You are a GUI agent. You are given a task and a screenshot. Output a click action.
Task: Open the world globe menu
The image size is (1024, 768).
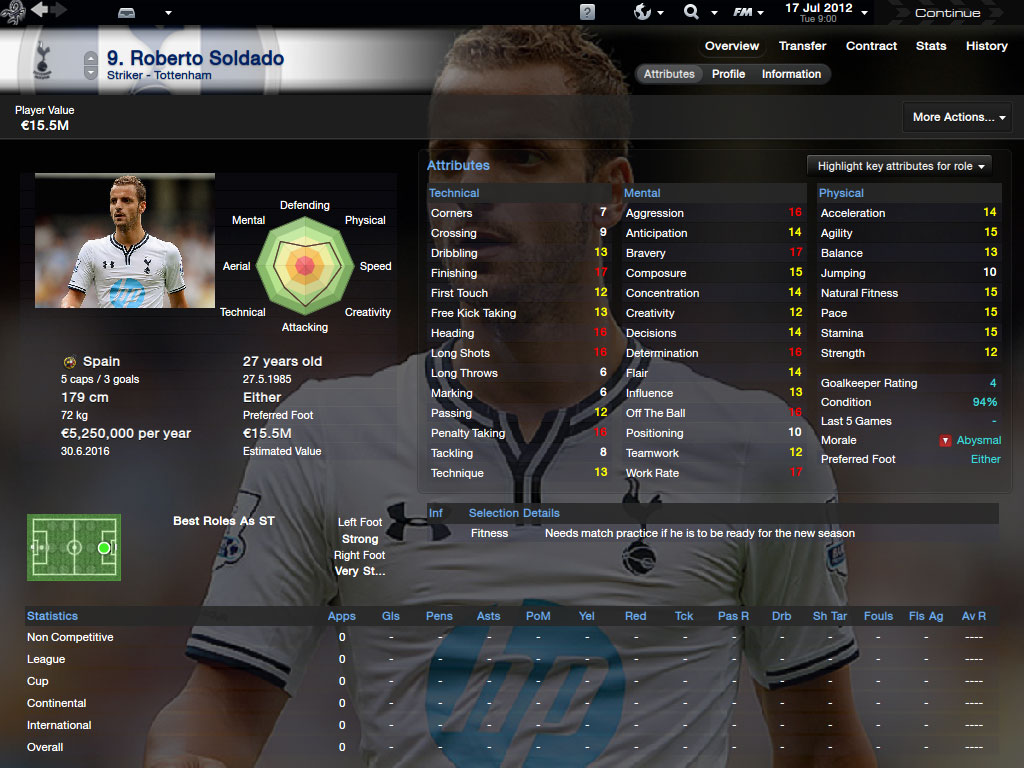coord(643,12)
